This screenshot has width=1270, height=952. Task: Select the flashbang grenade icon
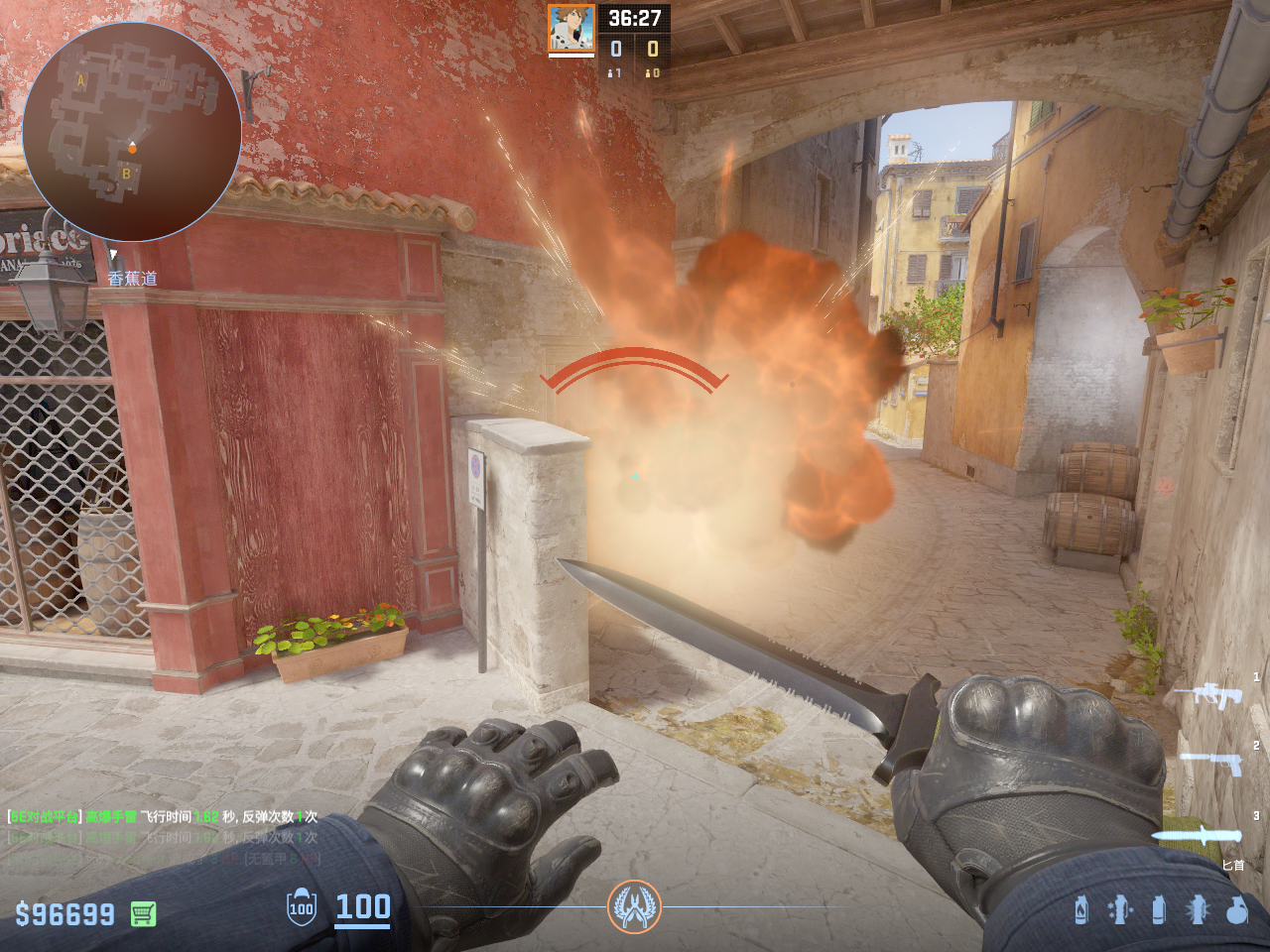pos(1197,909)
